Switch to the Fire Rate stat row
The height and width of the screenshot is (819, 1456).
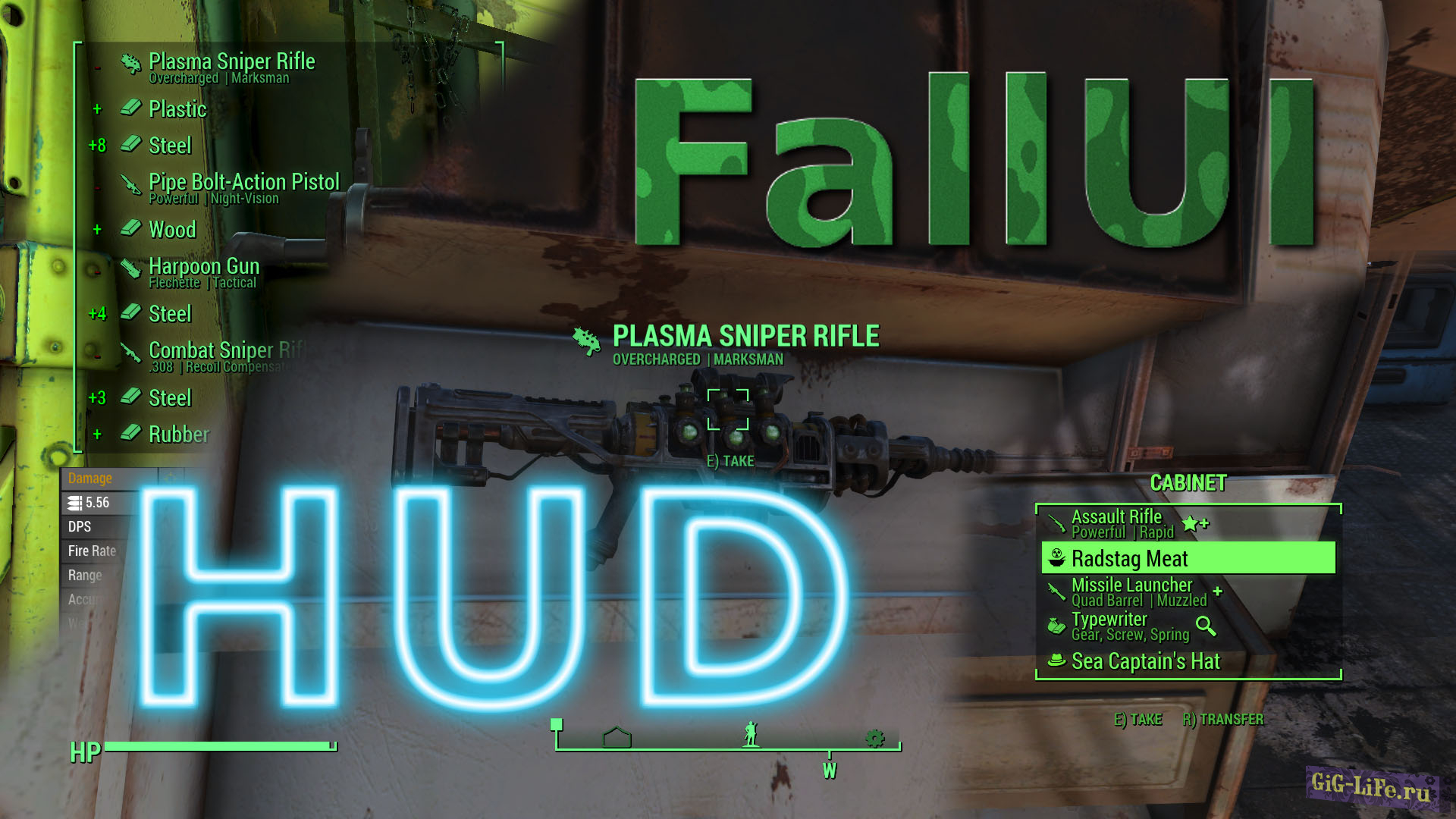tap(93, 551)
